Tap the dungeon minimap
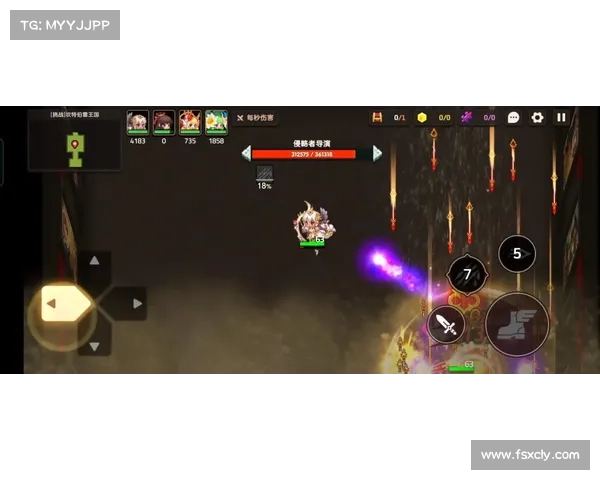Viewport: 600px width, 480px height. pyautogui.click(x=75, y=142)
